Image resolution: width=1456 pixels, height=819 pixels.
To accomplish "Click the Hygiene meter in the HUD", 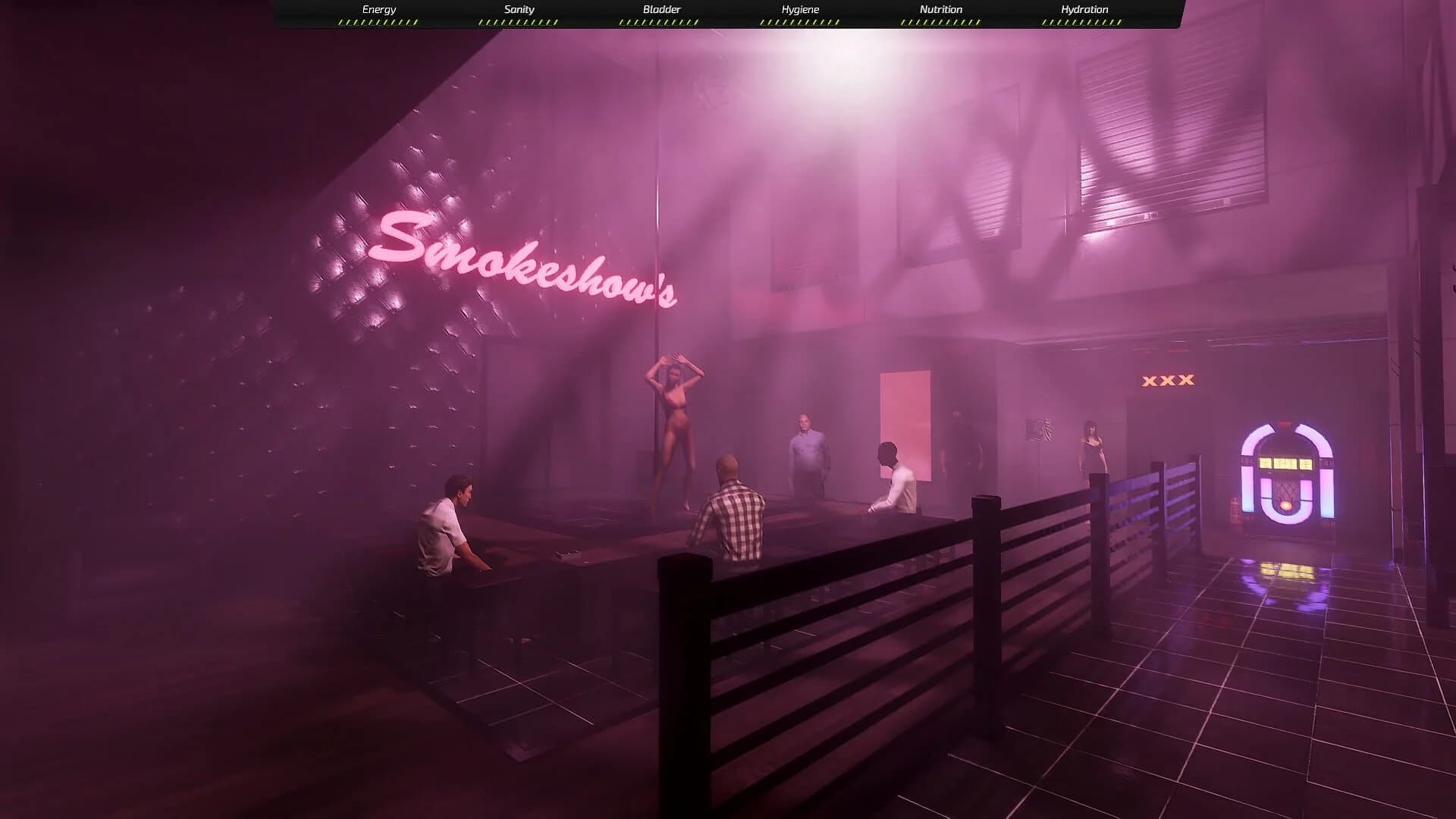I will click(801, 22).
